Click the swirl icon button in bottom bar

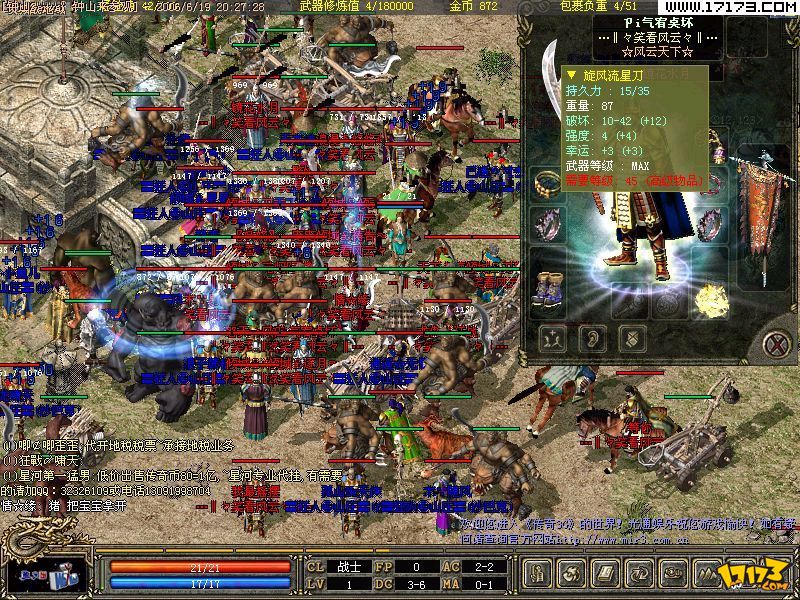(571, 574)
